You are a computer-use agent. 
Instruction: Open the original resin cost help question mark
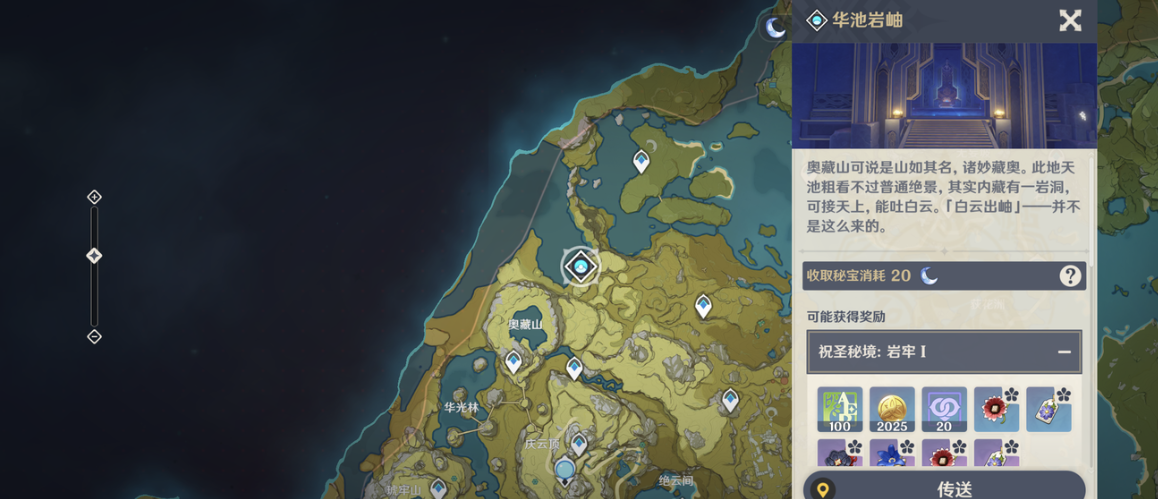tap(1070, 276)
